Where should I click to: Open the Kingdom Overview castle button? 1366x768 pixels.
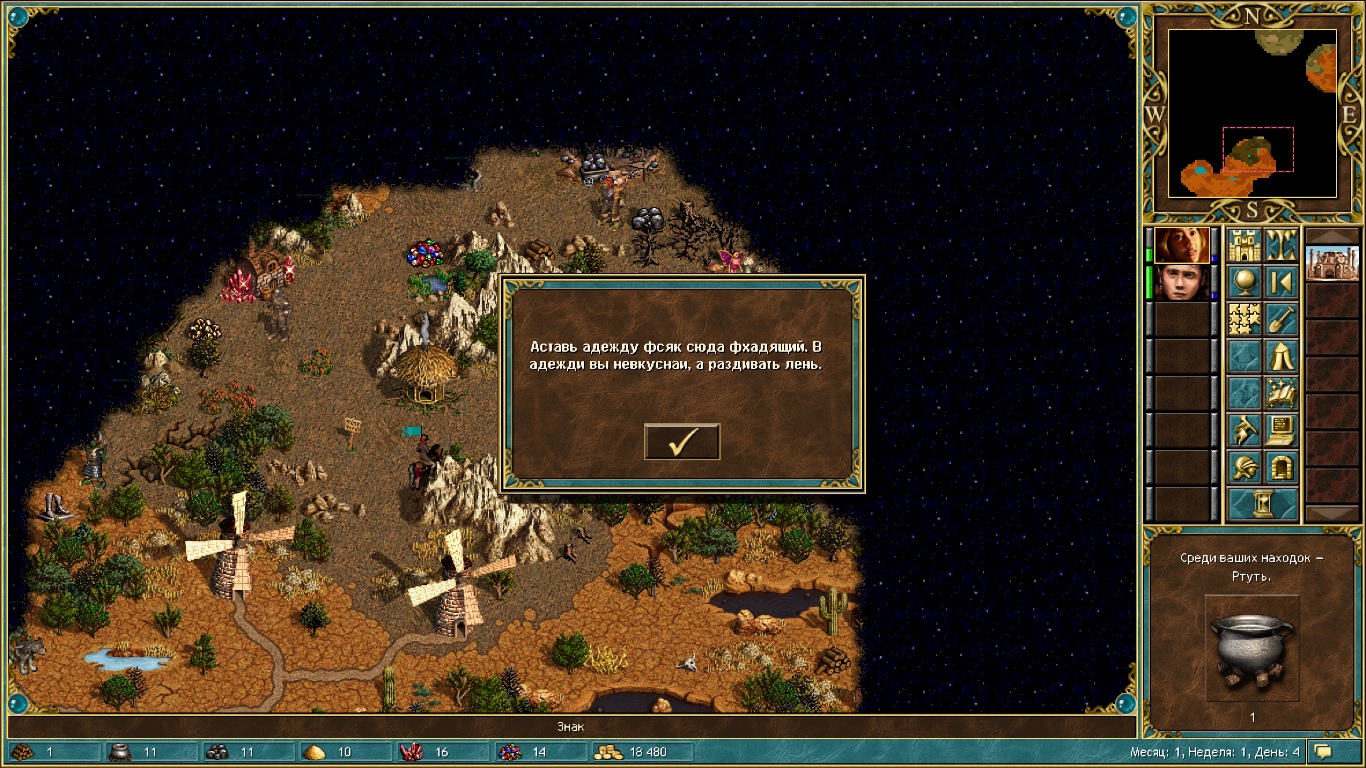1244,245
